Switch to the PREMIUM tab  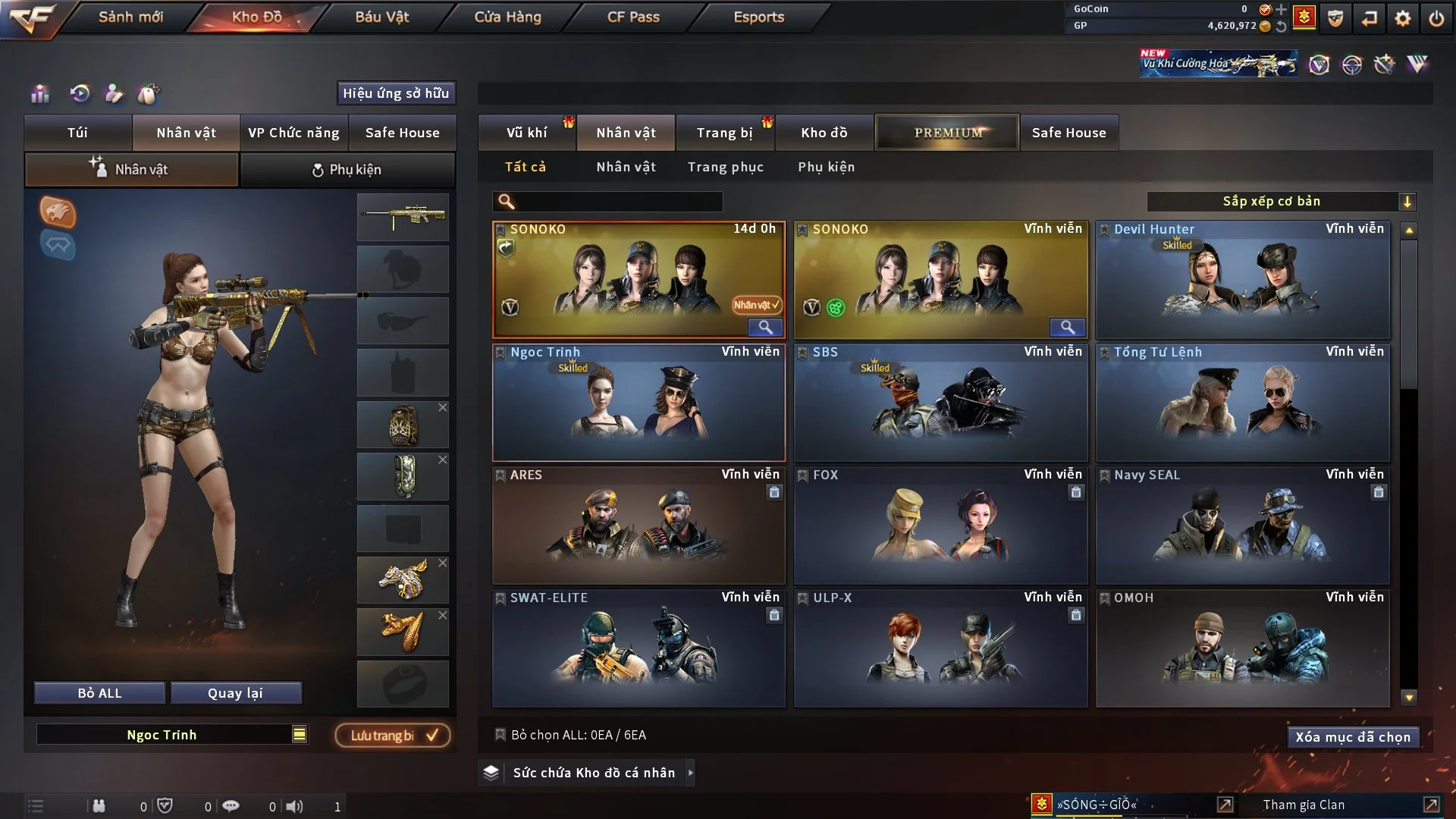click(947, 132)
